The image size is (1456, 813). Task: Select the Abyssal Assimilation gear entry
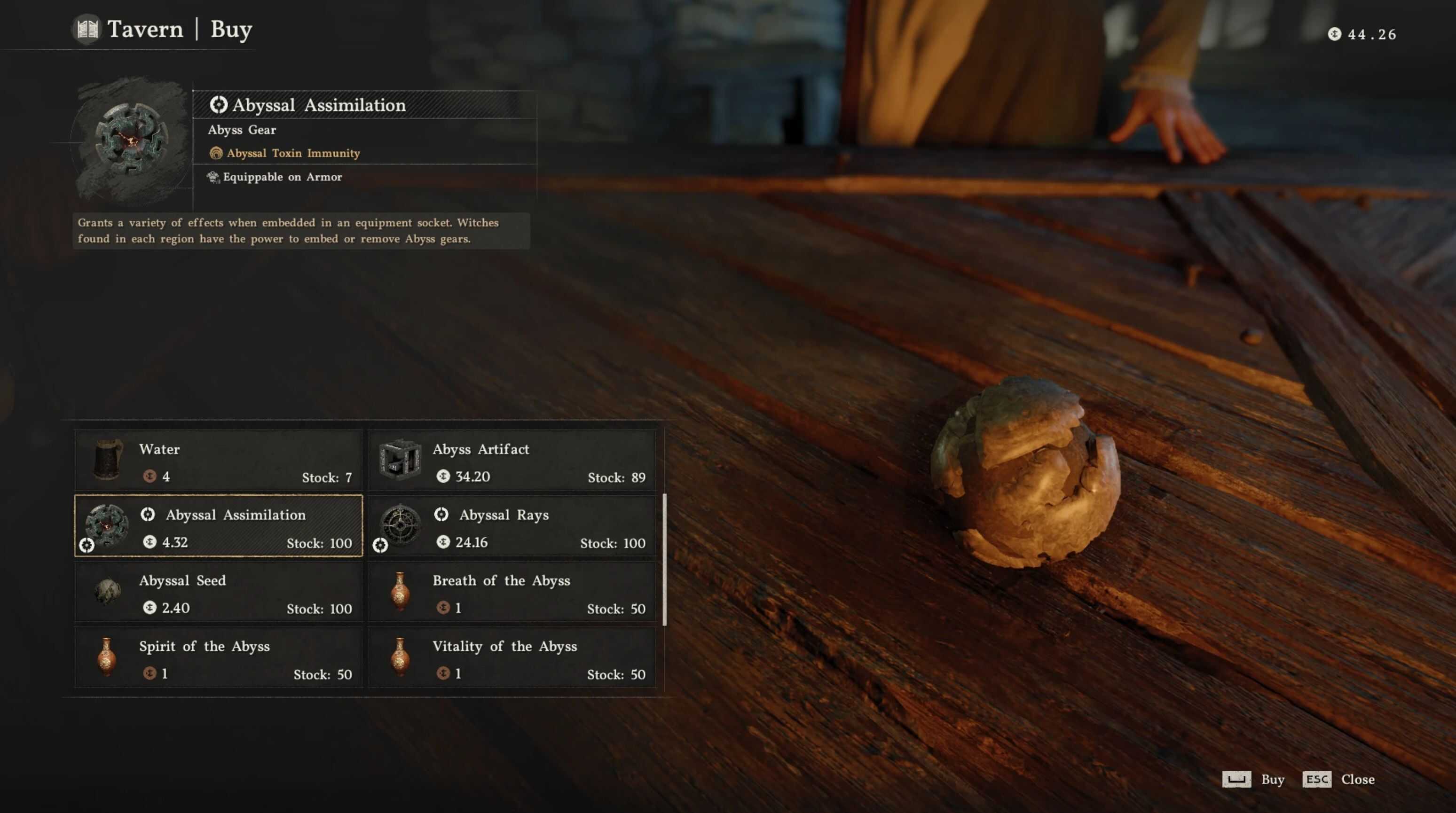tap(218, 526)
